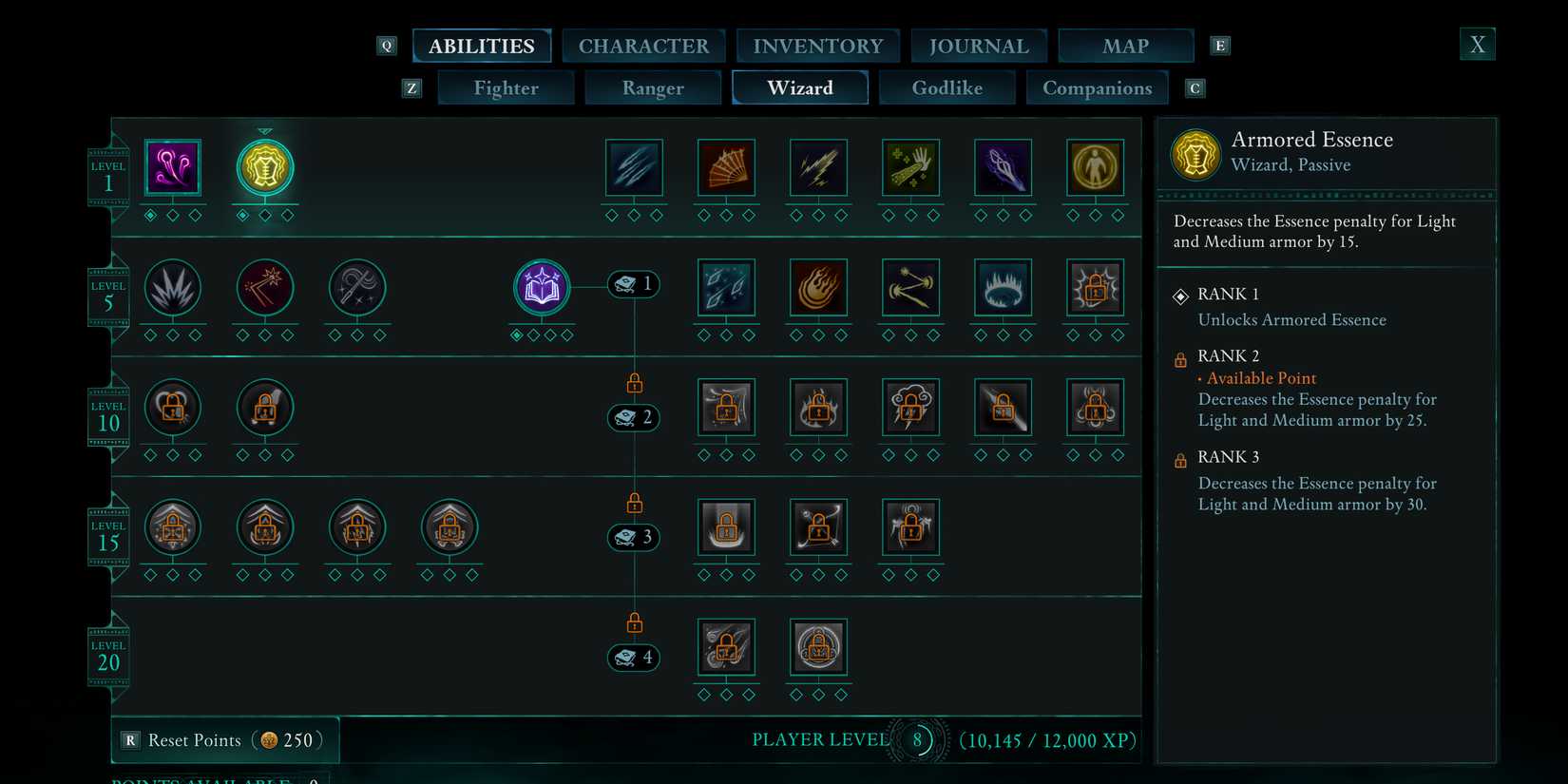
Task: Open the Fighter ability tree
Action: click(x=506, y=87)
